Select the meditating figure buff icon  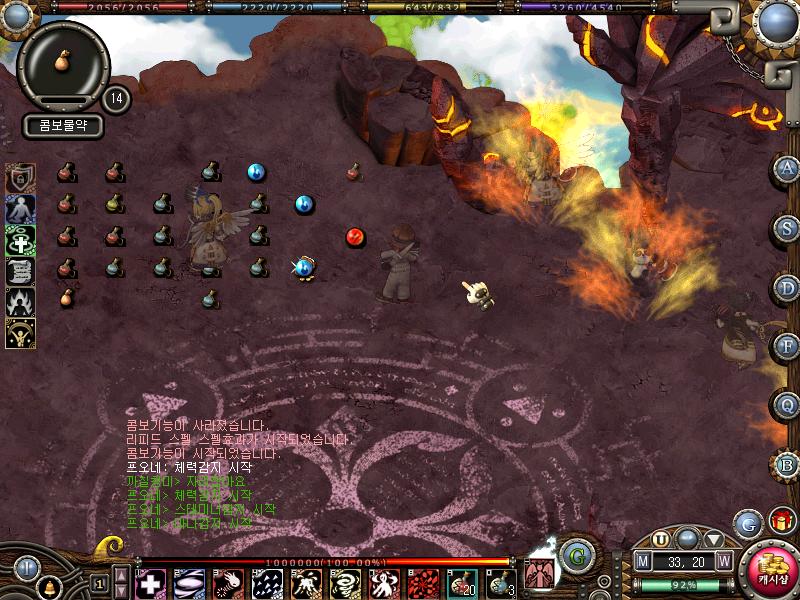point(20,210)
